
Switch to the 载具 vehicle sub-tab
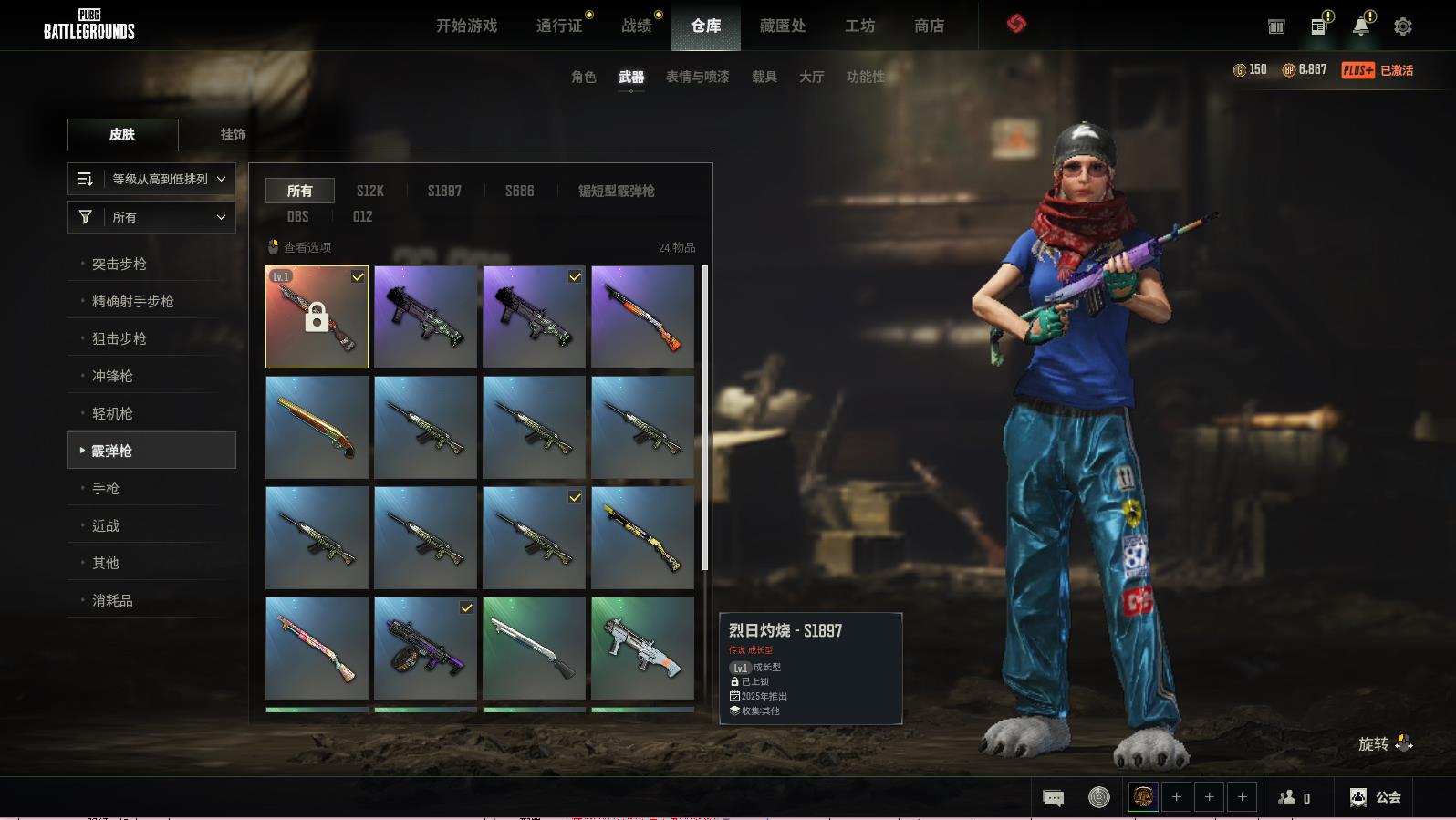[764, 77]
